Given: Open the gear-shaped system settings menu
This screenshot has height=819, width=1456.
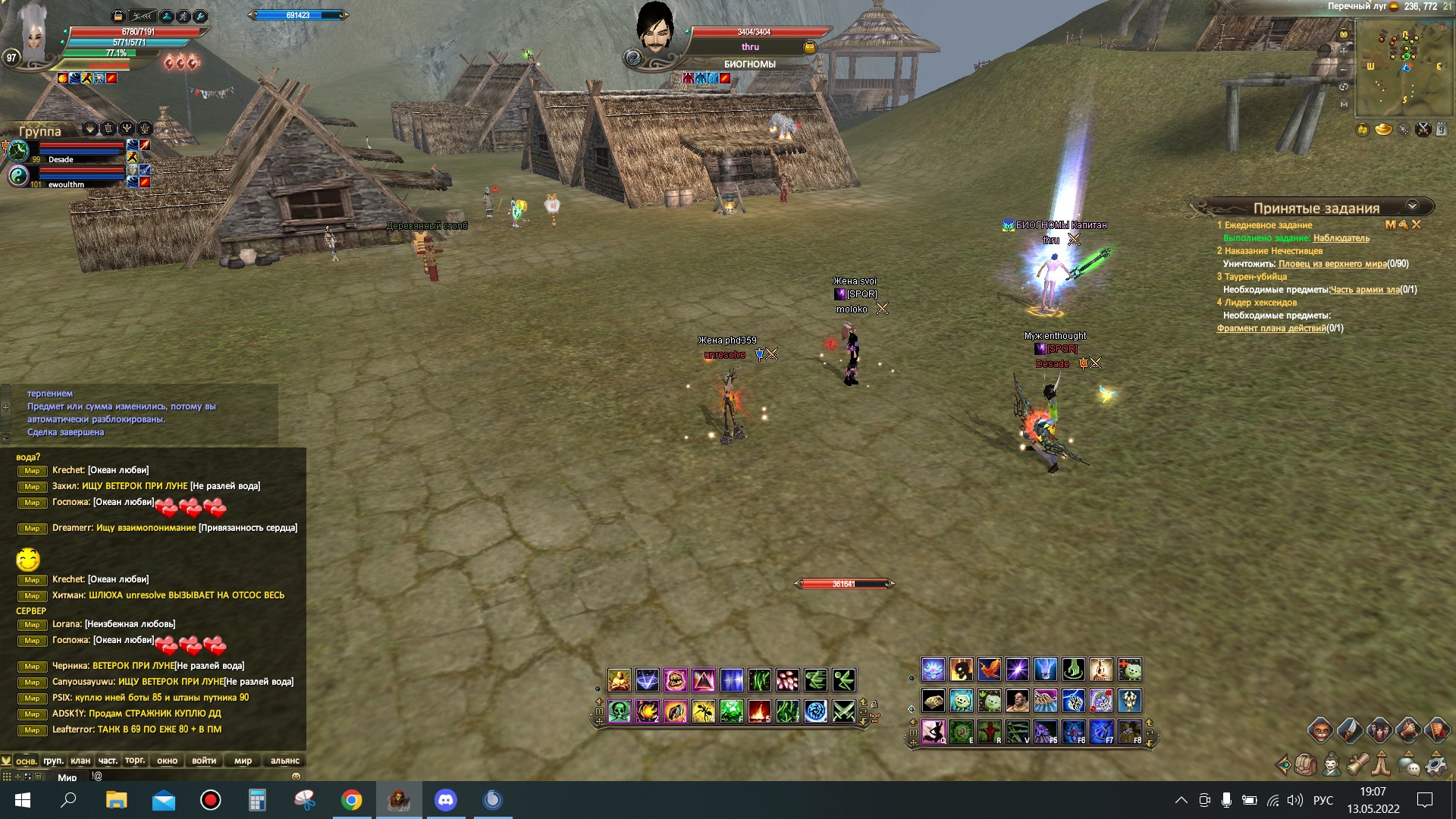Looking at the screenshot, I should coord(1436,764).
